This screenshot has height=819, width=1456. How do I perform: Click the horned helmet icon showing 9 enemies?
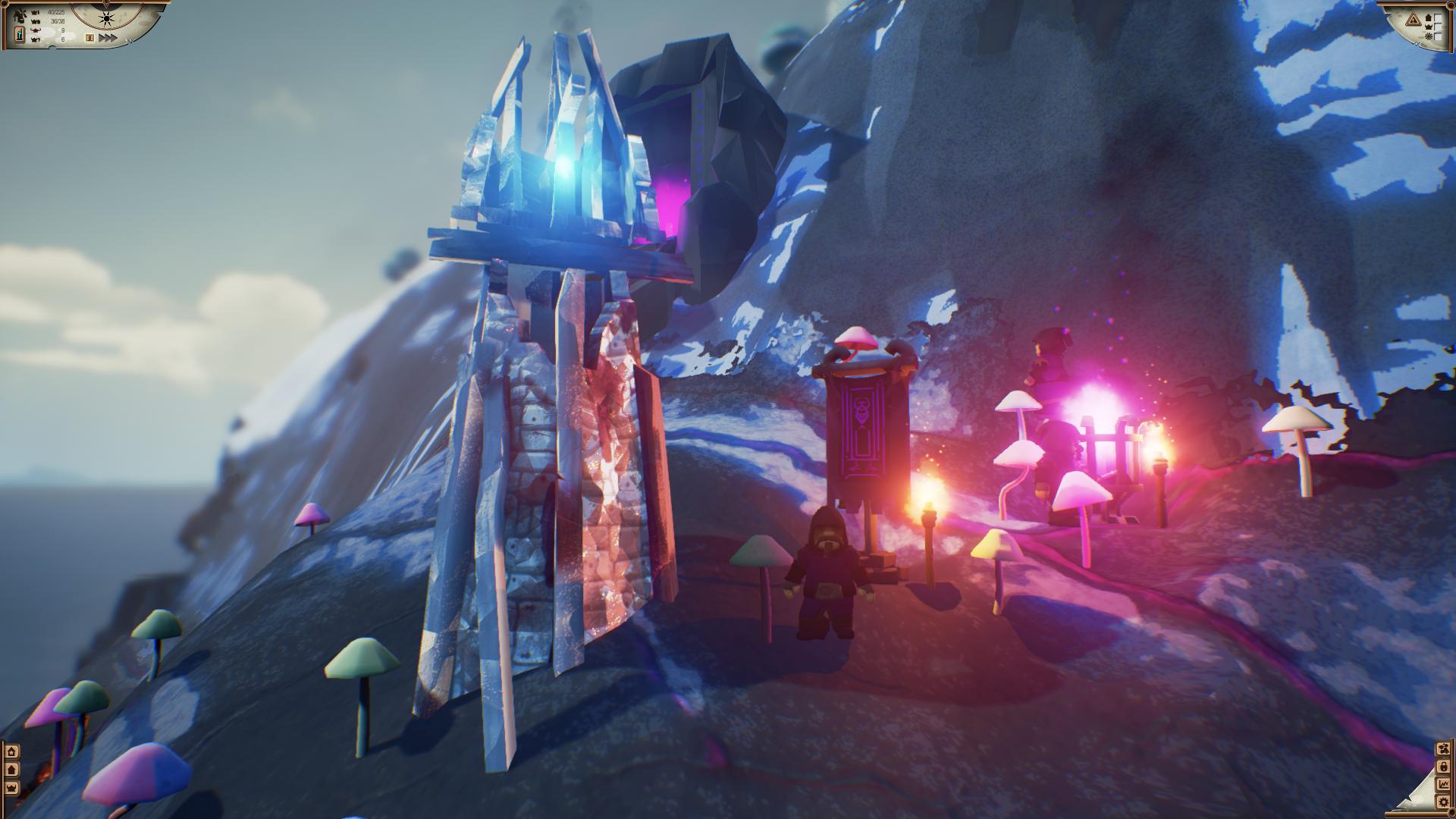[36, 30]
